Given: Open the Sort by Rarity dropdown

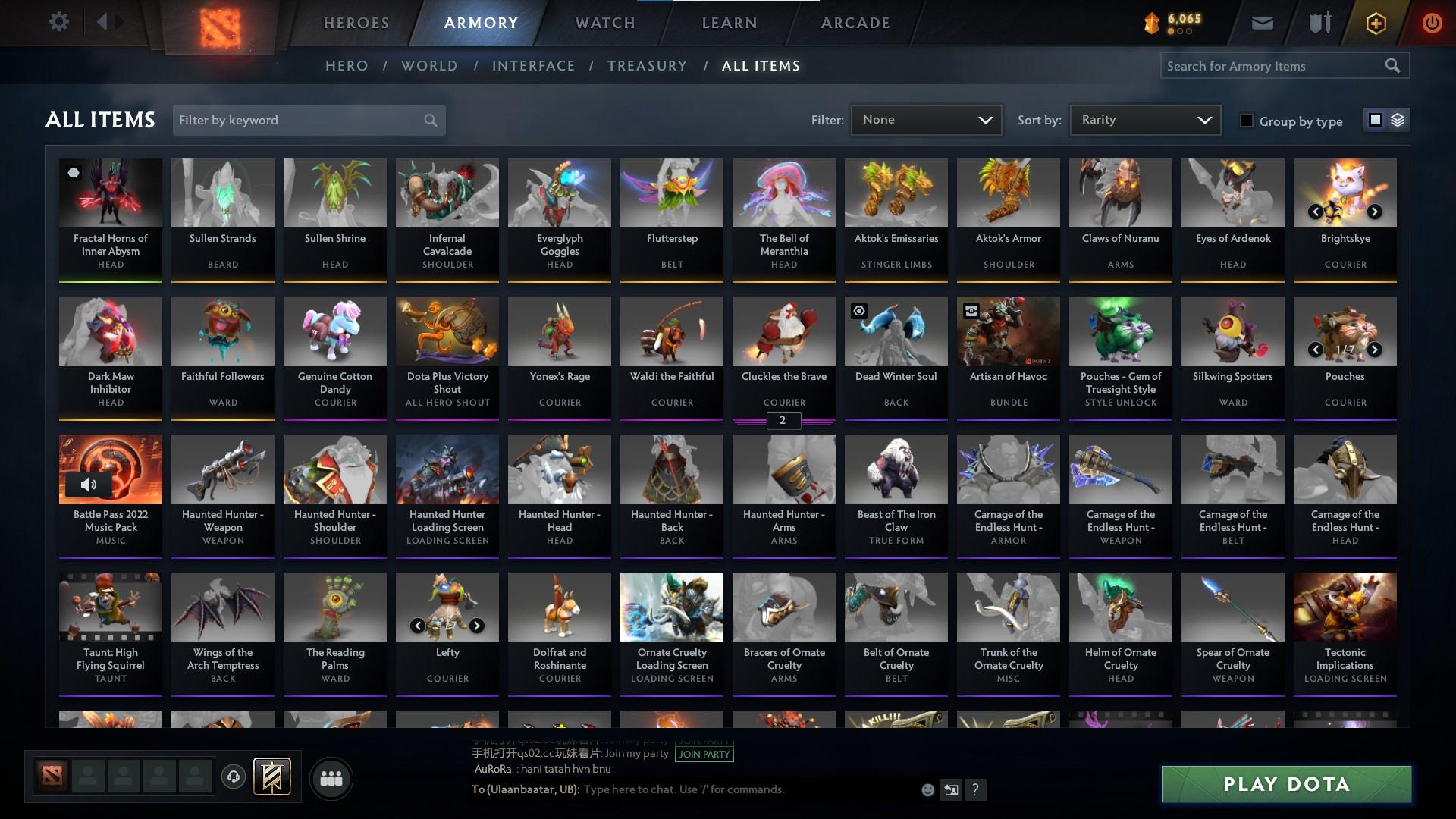Looking at the screenshot, I should pos(1144,119).
